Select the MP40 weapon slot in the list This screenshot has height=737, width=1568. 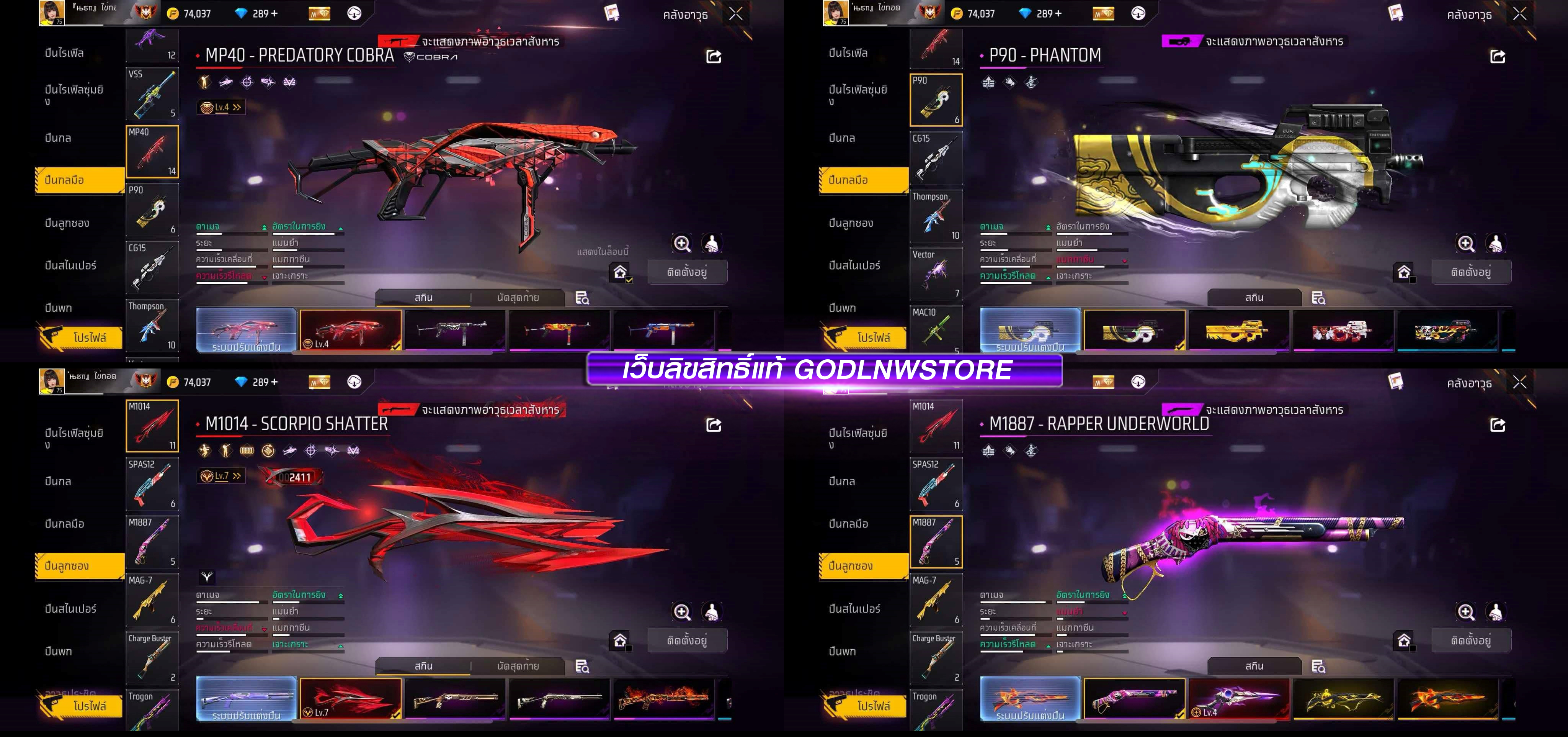coord(152,151)
